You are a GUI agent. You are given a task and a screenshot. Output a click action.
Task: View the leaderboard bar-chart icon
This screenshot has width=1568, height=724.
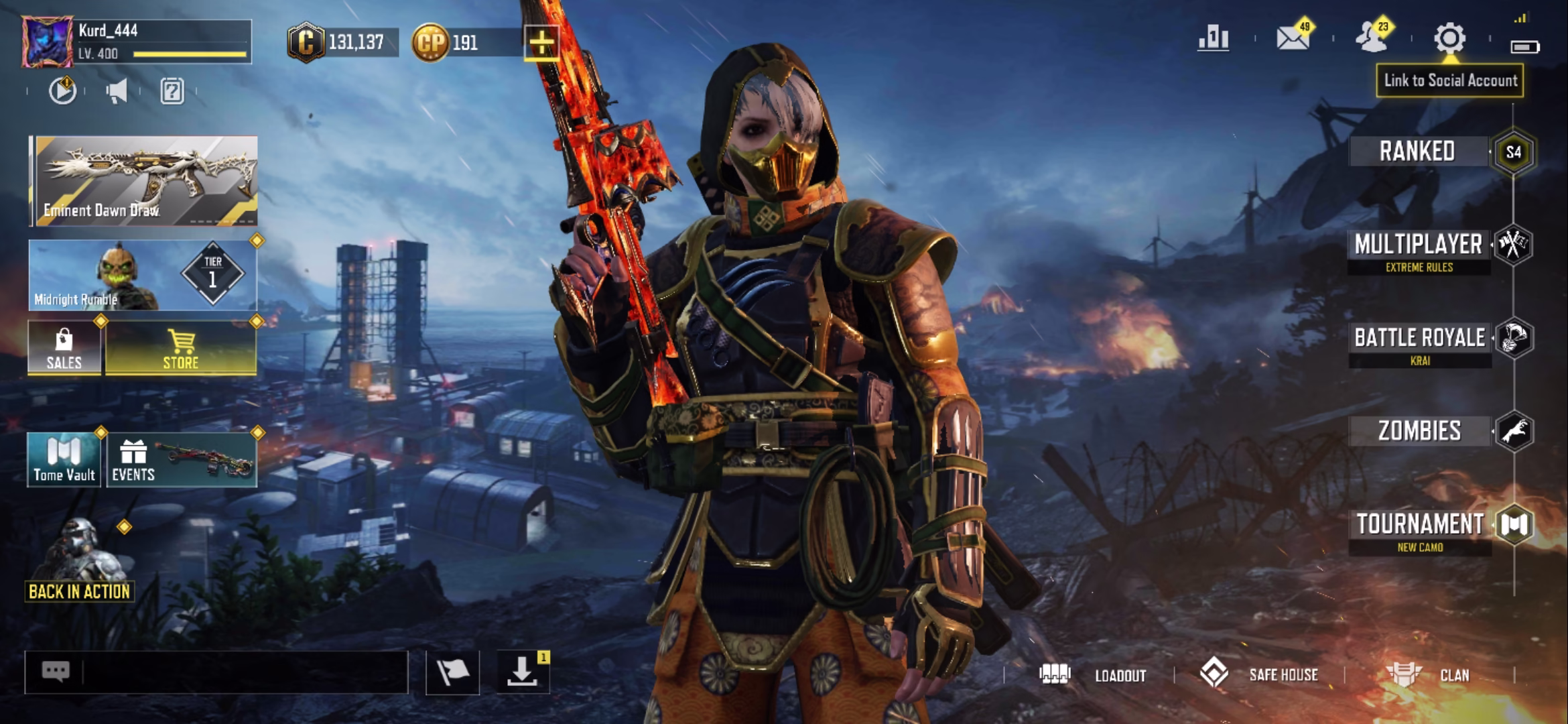[1214, 38]
